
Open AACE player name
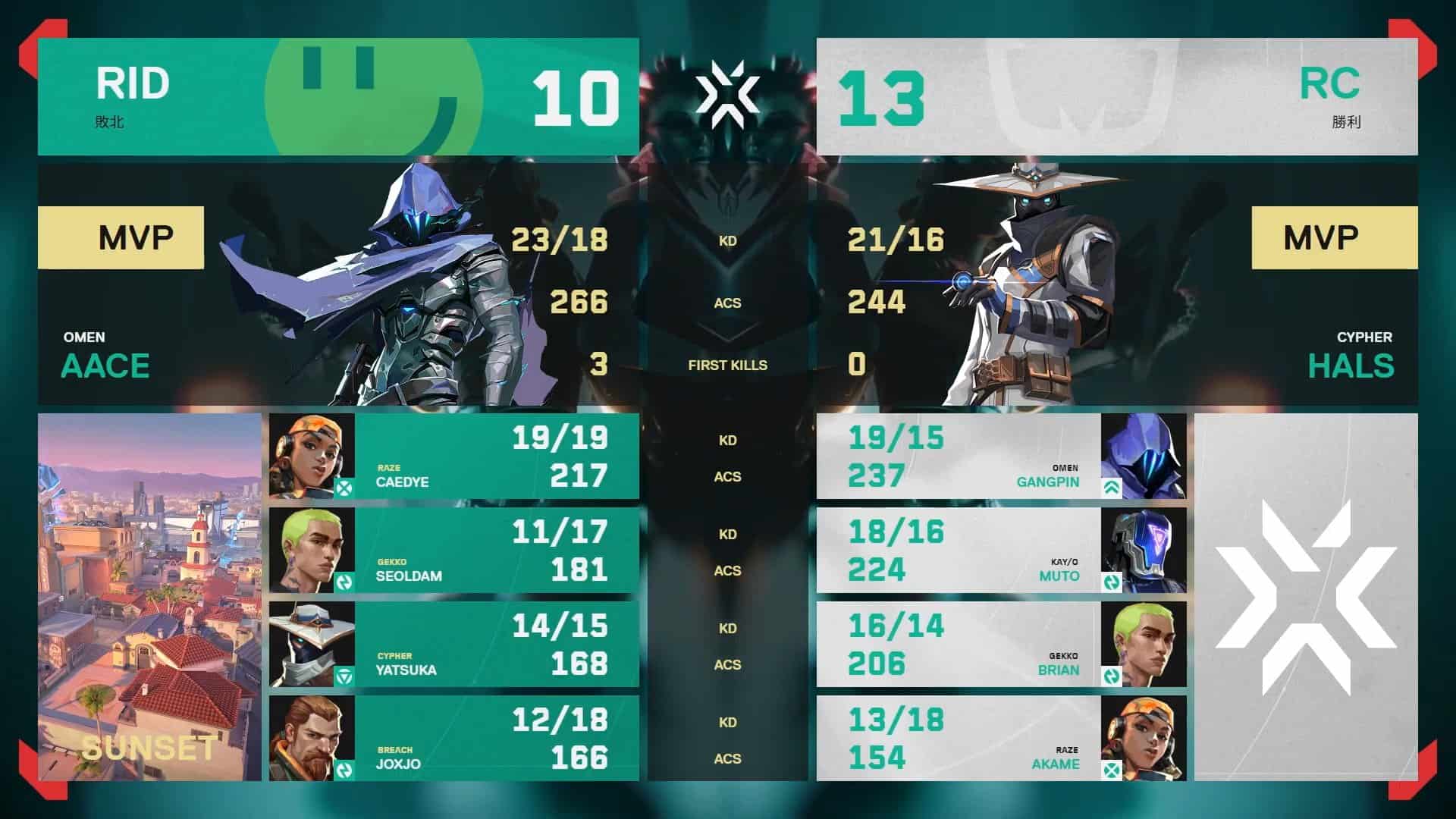(x=105, y=366)
